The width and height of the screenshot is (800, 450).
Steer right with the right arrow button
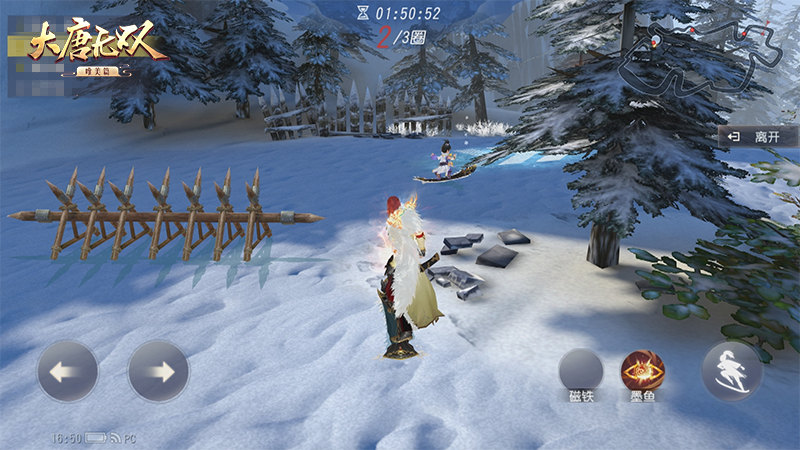pyautogui.click(x=158, y=372)
